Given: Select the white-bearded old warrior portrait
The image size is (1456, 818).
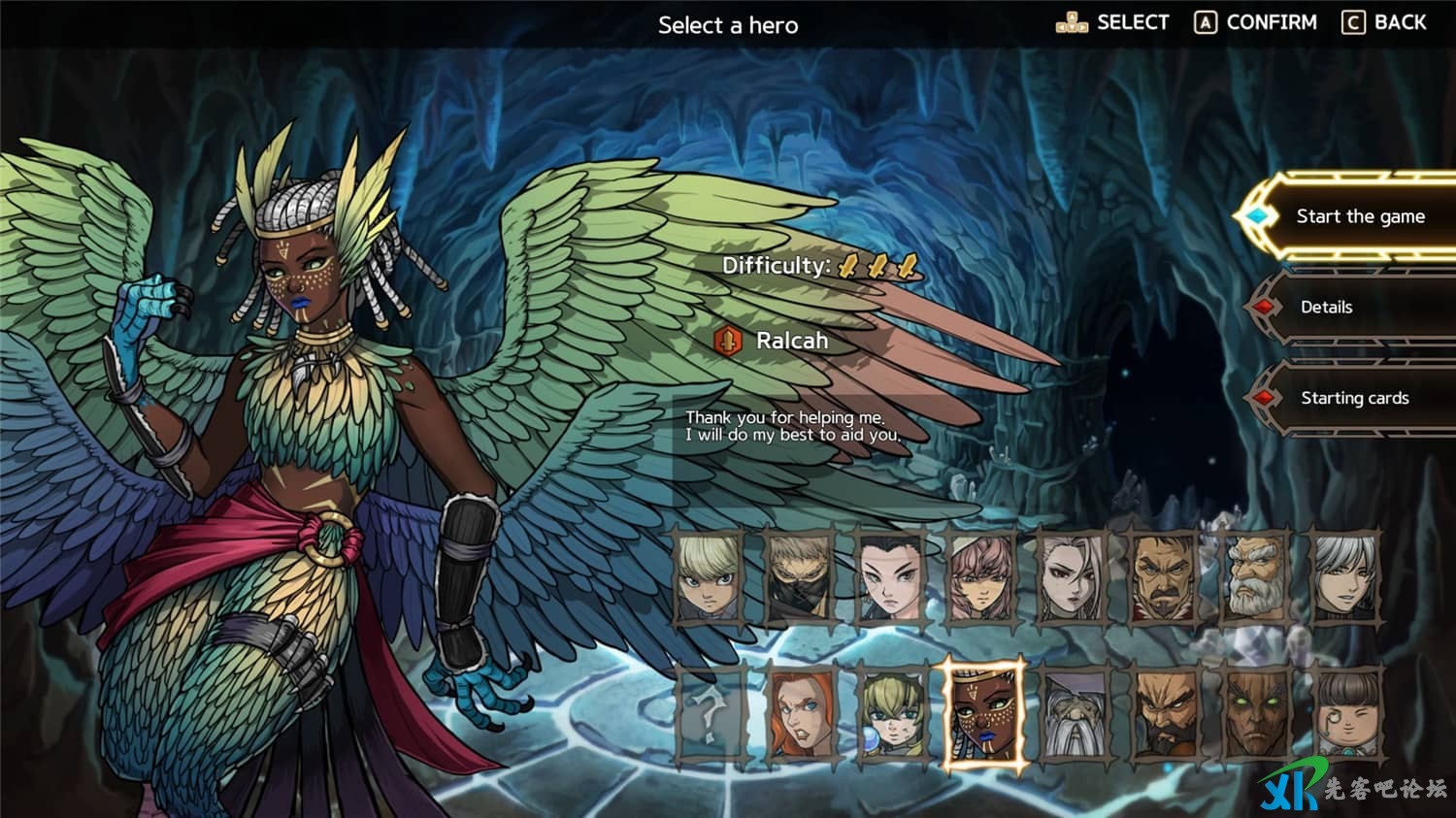Looking at the screenshot, I should pyautogui.click(x=1254, y=577).
